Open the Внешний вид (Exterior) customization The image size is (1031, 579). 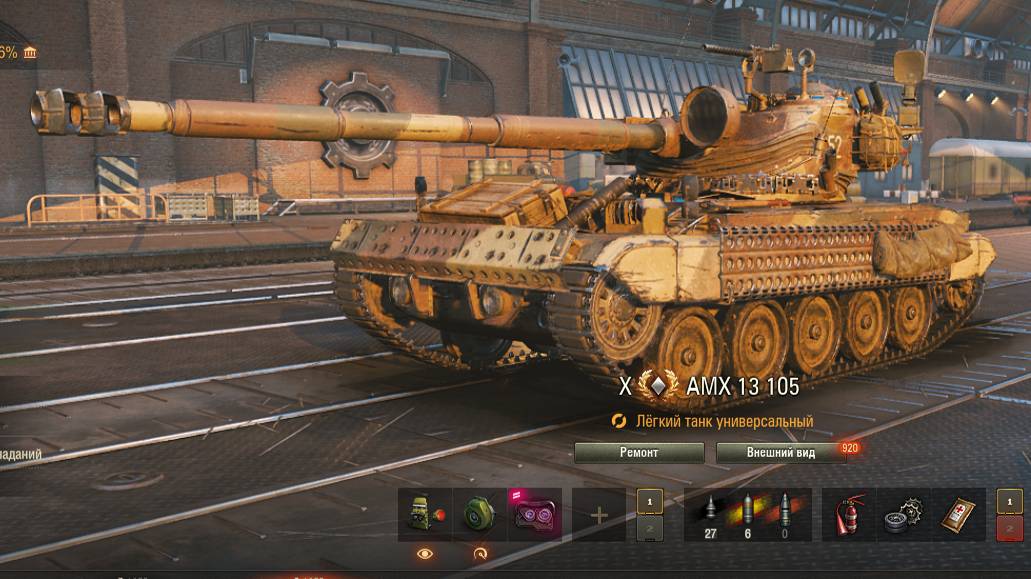781,452
